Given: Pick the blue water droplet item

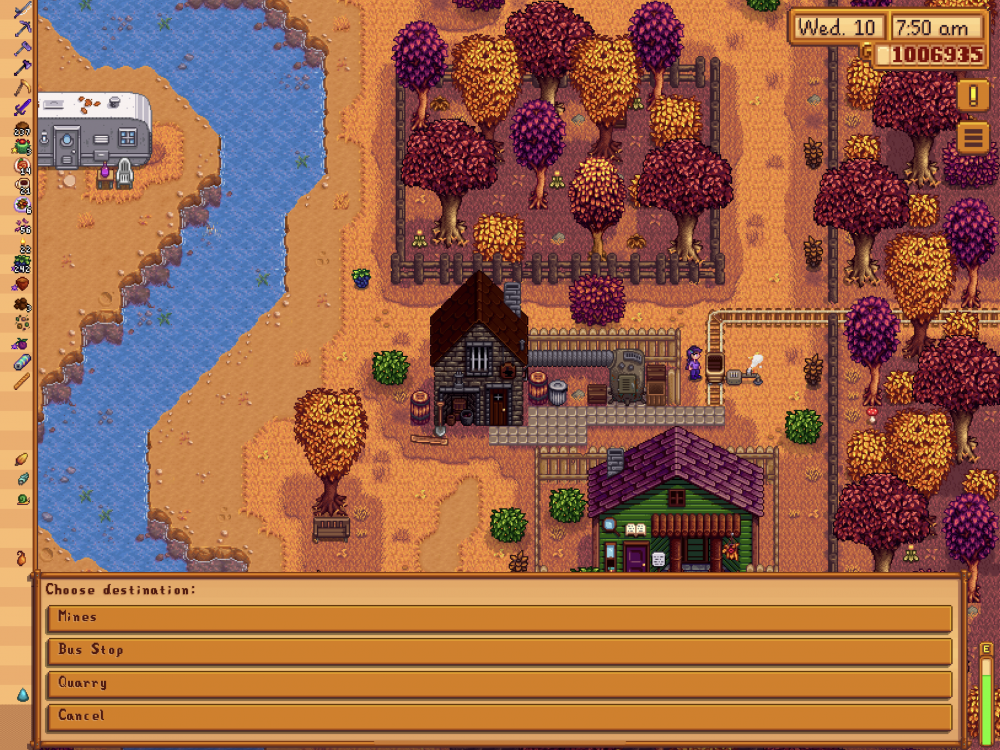Looking at the screenshot, I should 22,694.
